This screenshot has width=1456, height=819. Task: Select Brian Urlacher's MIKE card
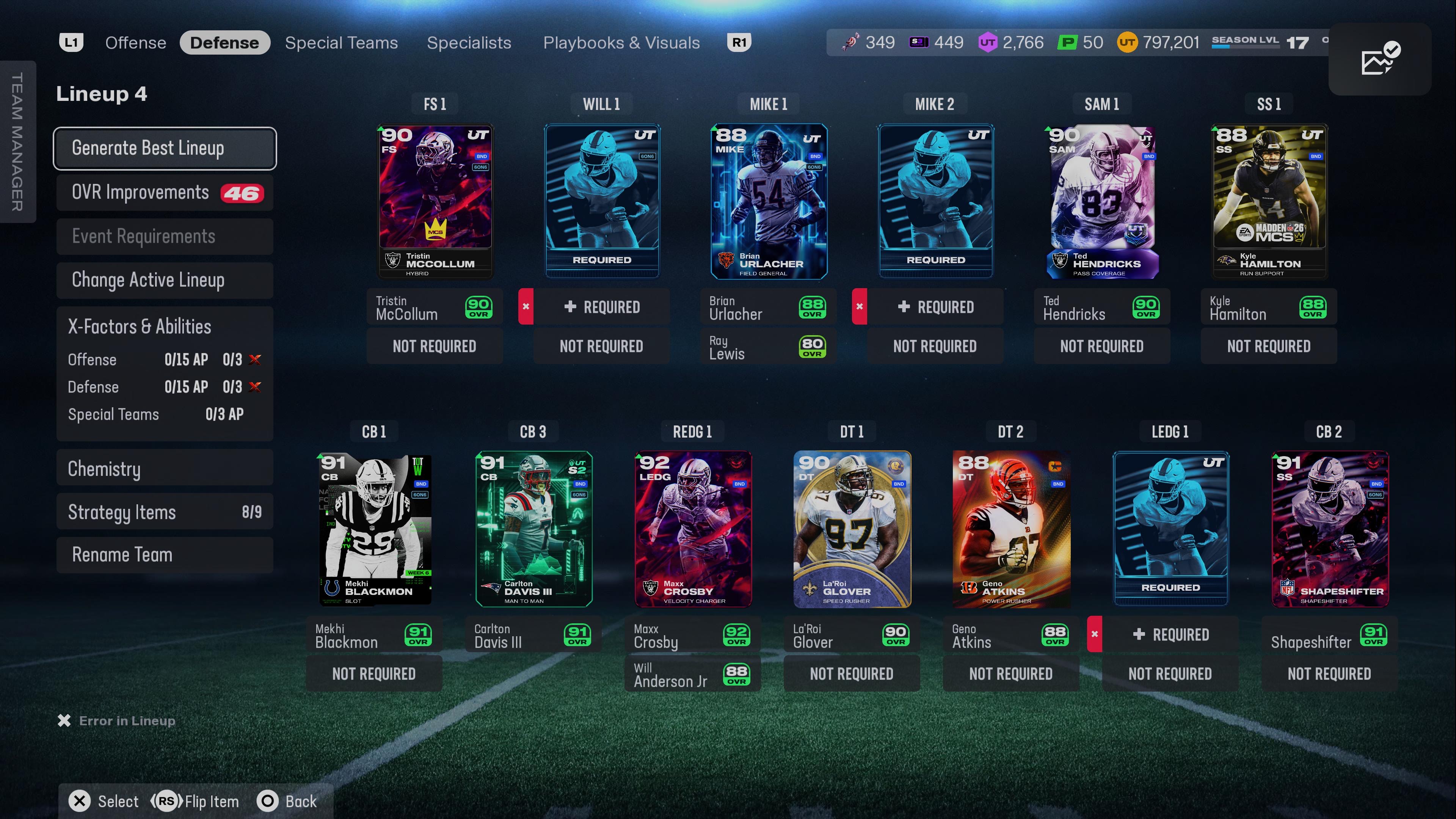(x=769, y=201)
